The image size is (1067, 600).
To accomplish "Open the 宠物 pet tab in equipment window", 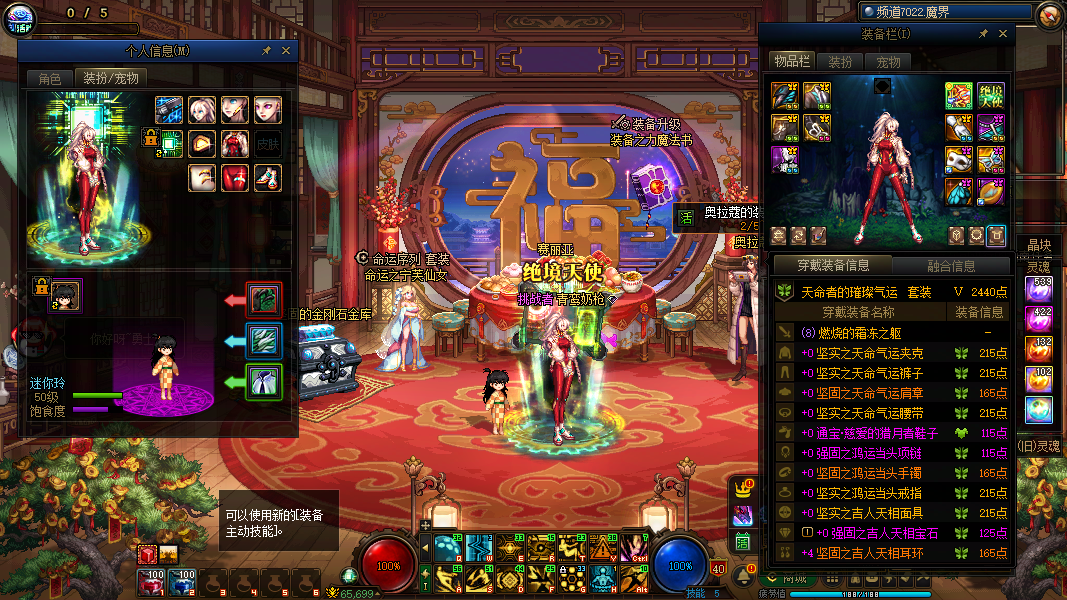I will pos(888,62).
